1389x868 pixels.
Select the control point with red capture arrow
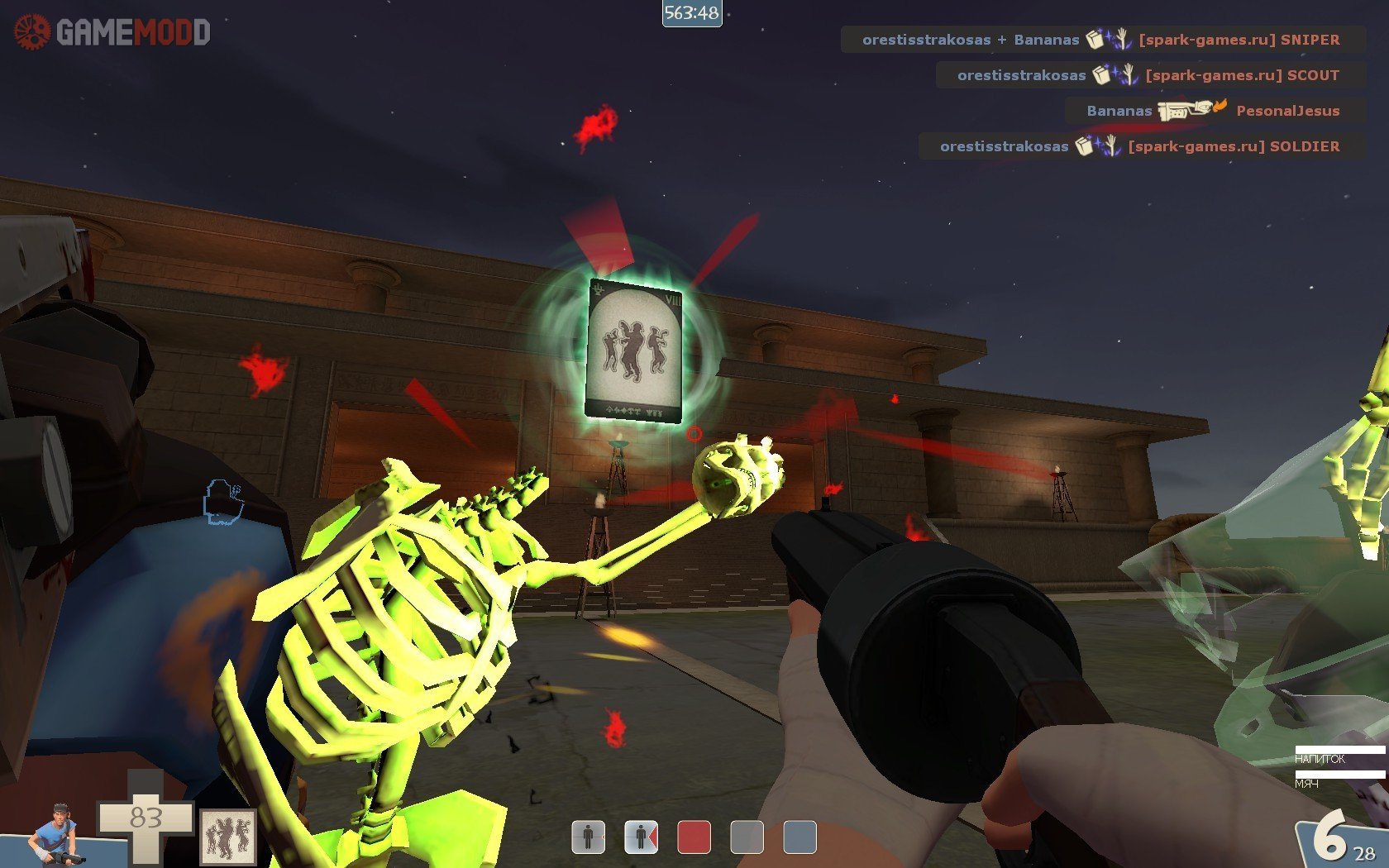coord(641,837)
